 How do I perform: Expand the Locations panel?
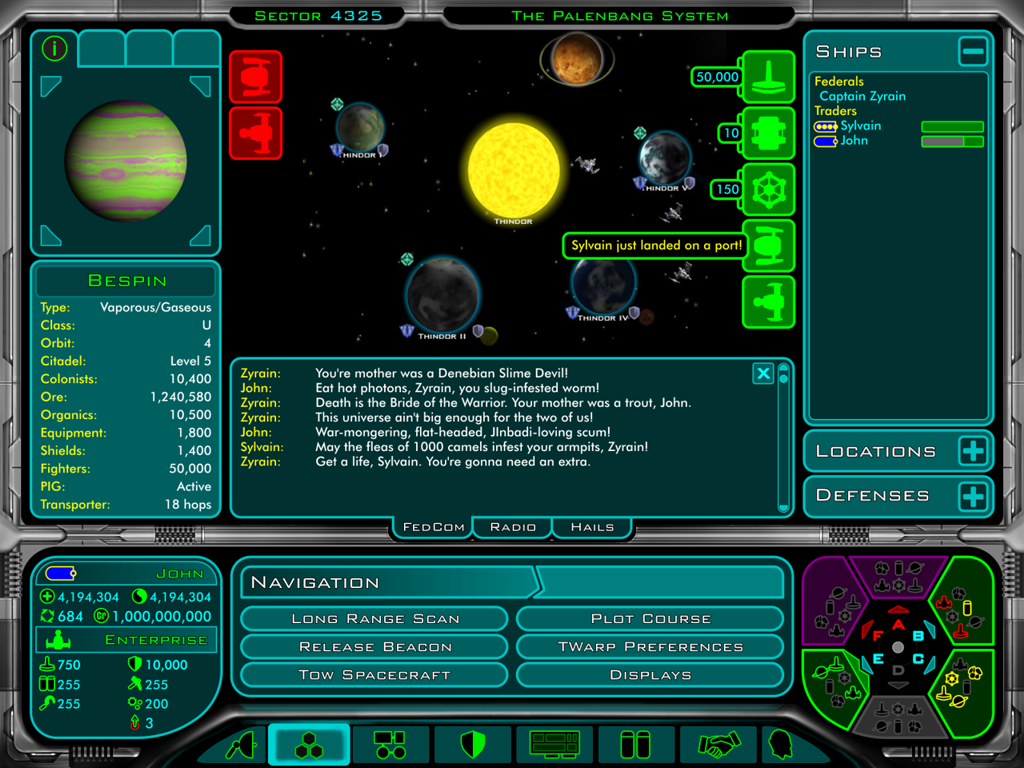coord(972,451)
